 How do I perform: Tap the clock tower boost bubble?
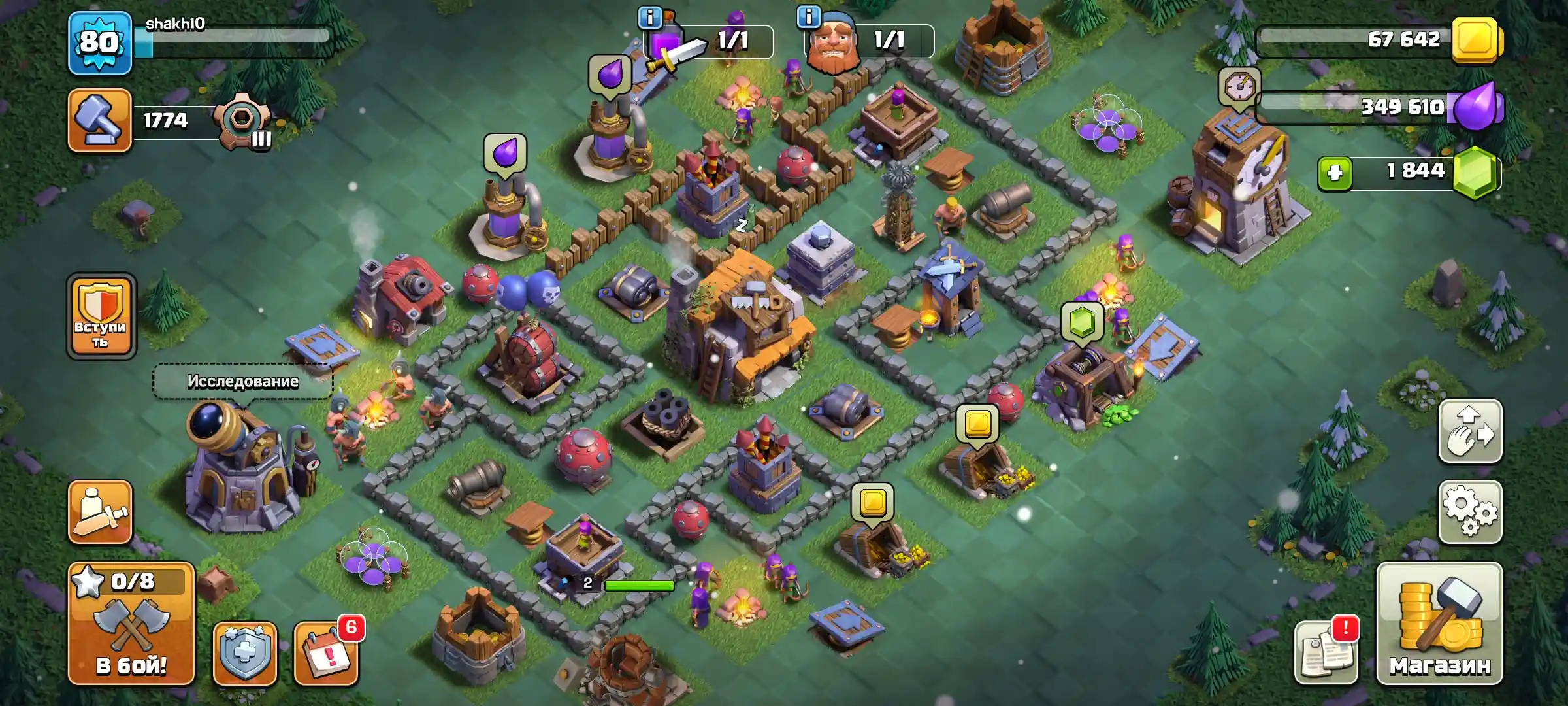(x=1239, y=86)
